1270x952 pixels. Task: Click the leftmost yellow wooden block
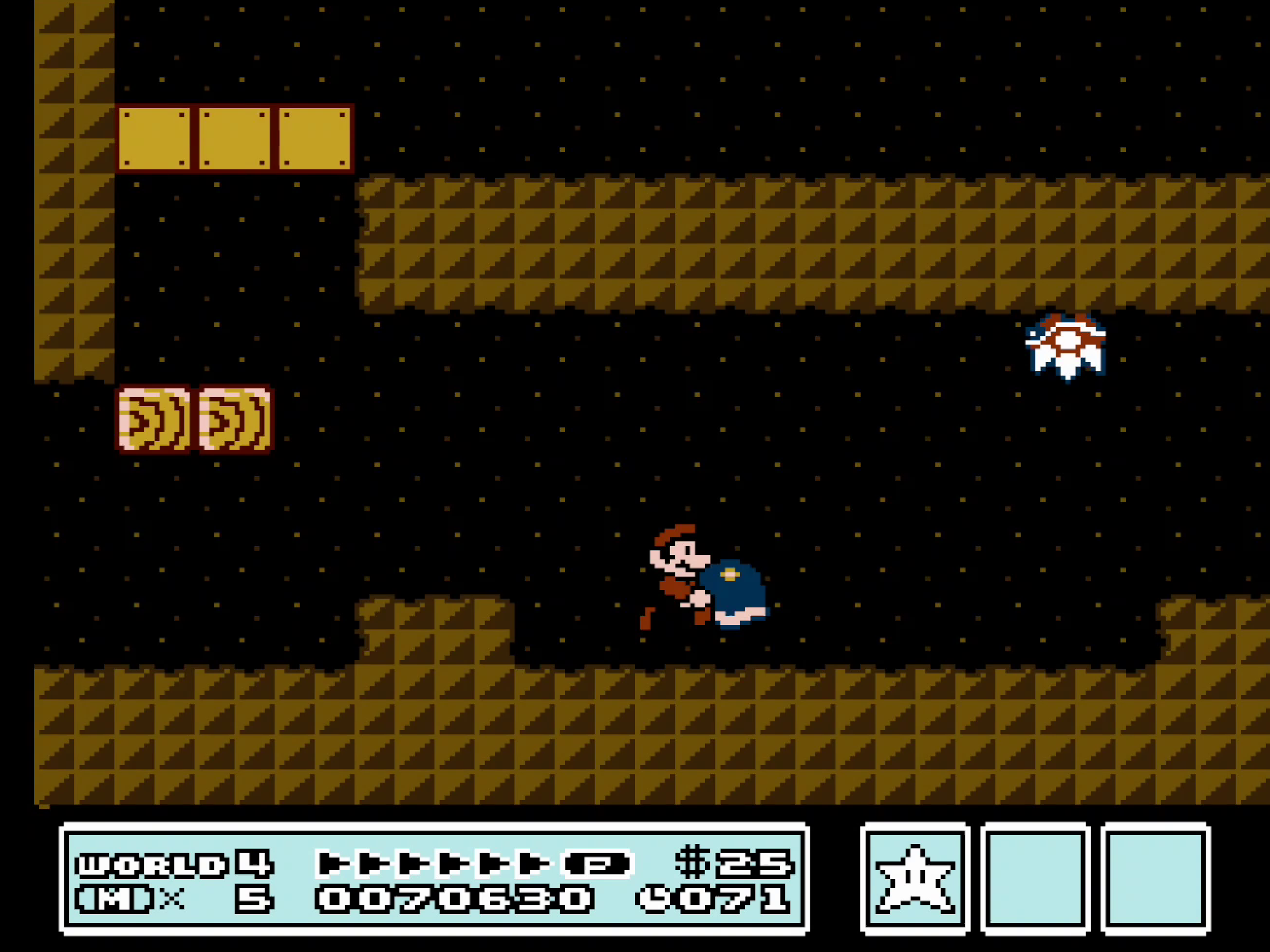pos(154,140)
